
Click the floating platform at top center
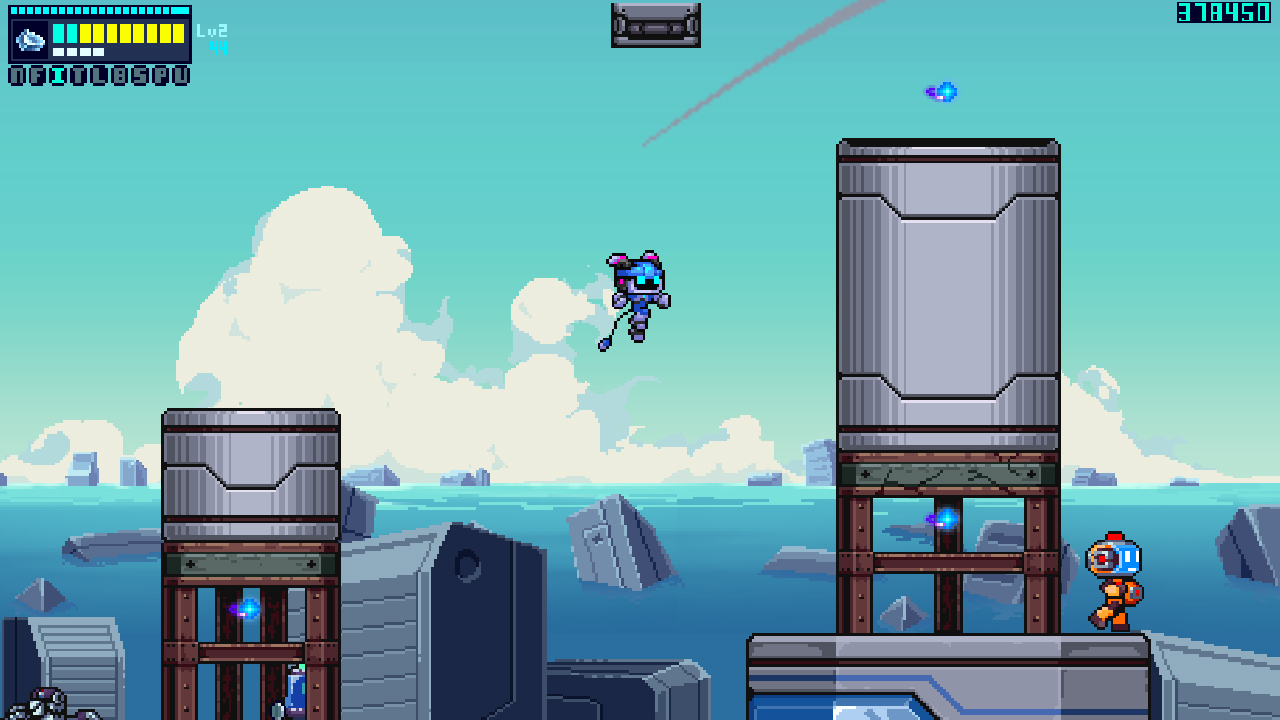pos(655,25)
